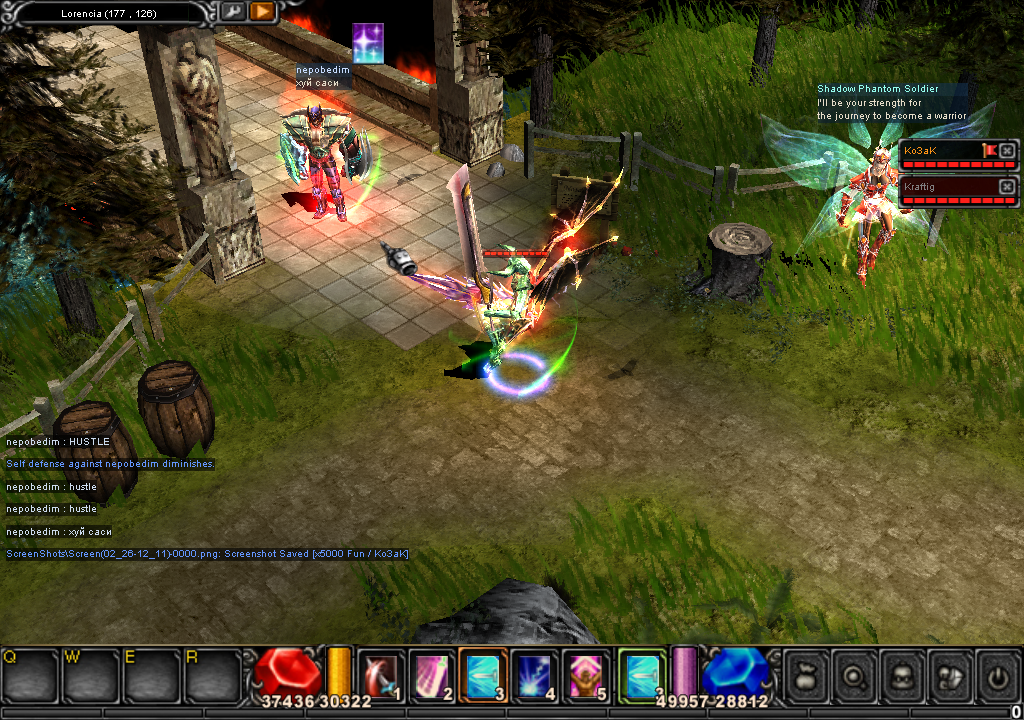Select party leader Ko3aK's name bar
The image size is (1024, 720).
click(940, 150)
